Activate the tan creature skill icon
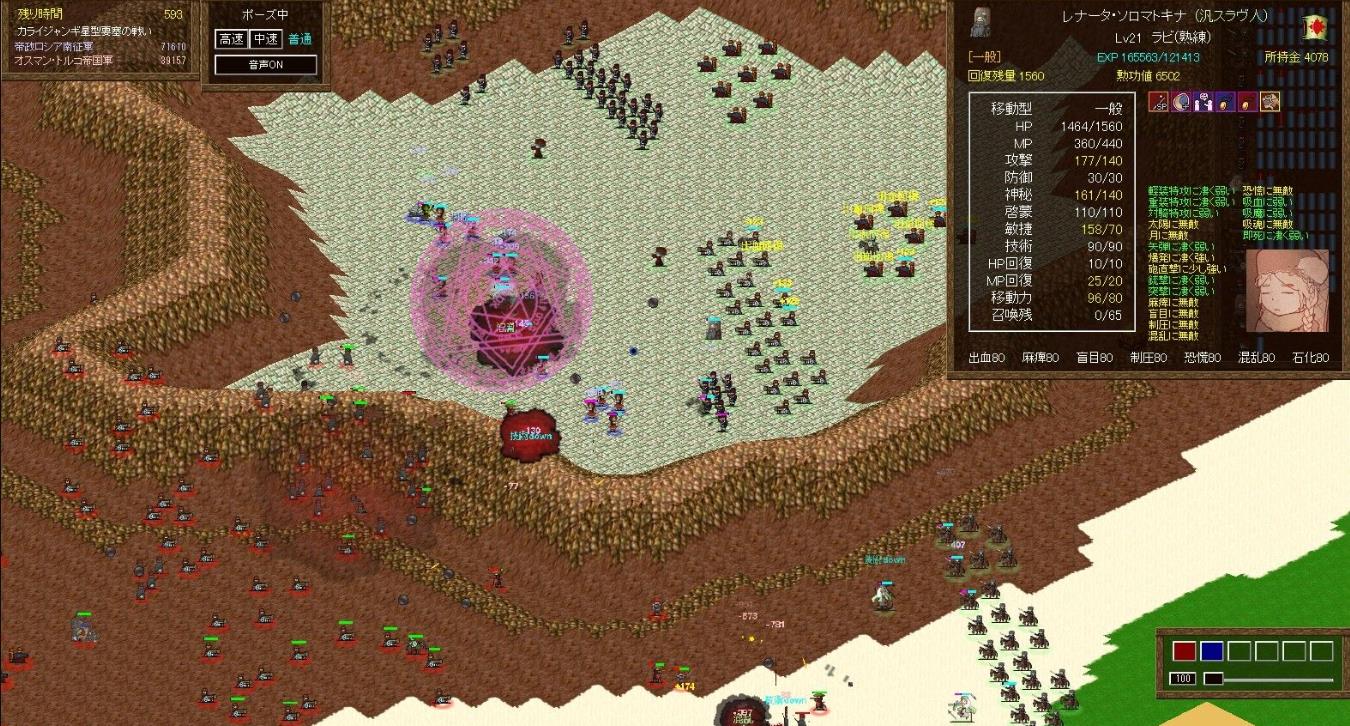Viewport: 1350px width, 726px height. (x=1270, y=101)
